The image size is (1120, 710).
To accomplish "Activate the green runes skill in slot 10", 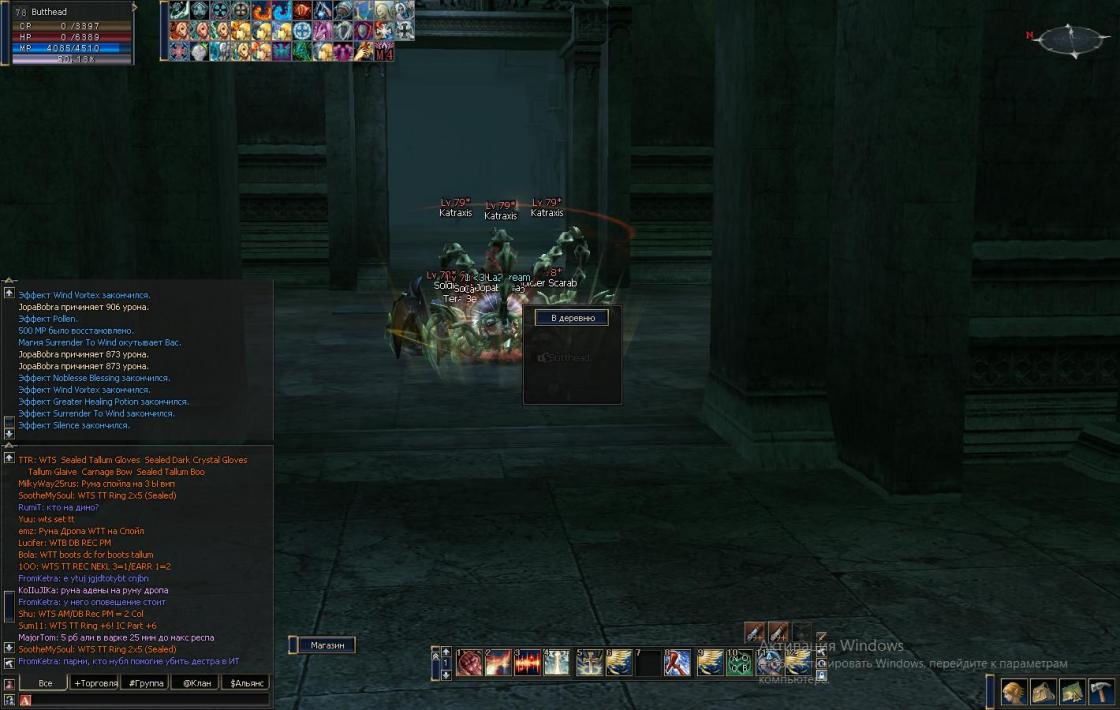I will pos(739,663).
